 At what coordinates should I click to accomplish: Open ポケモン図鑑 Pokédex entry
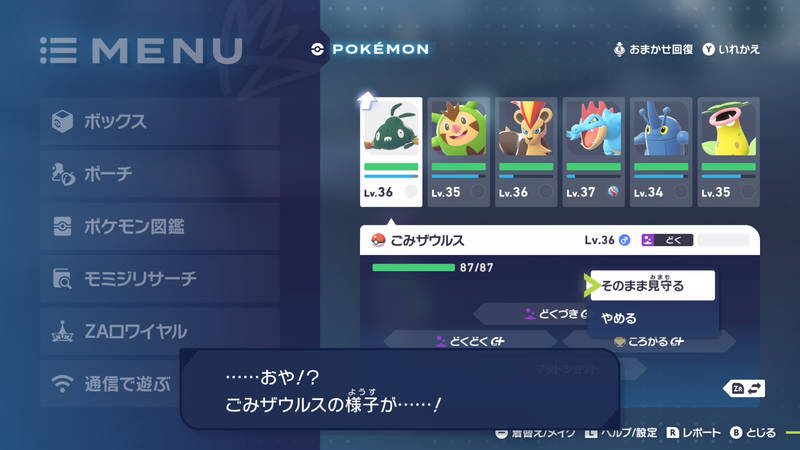[x=160, y=226]
